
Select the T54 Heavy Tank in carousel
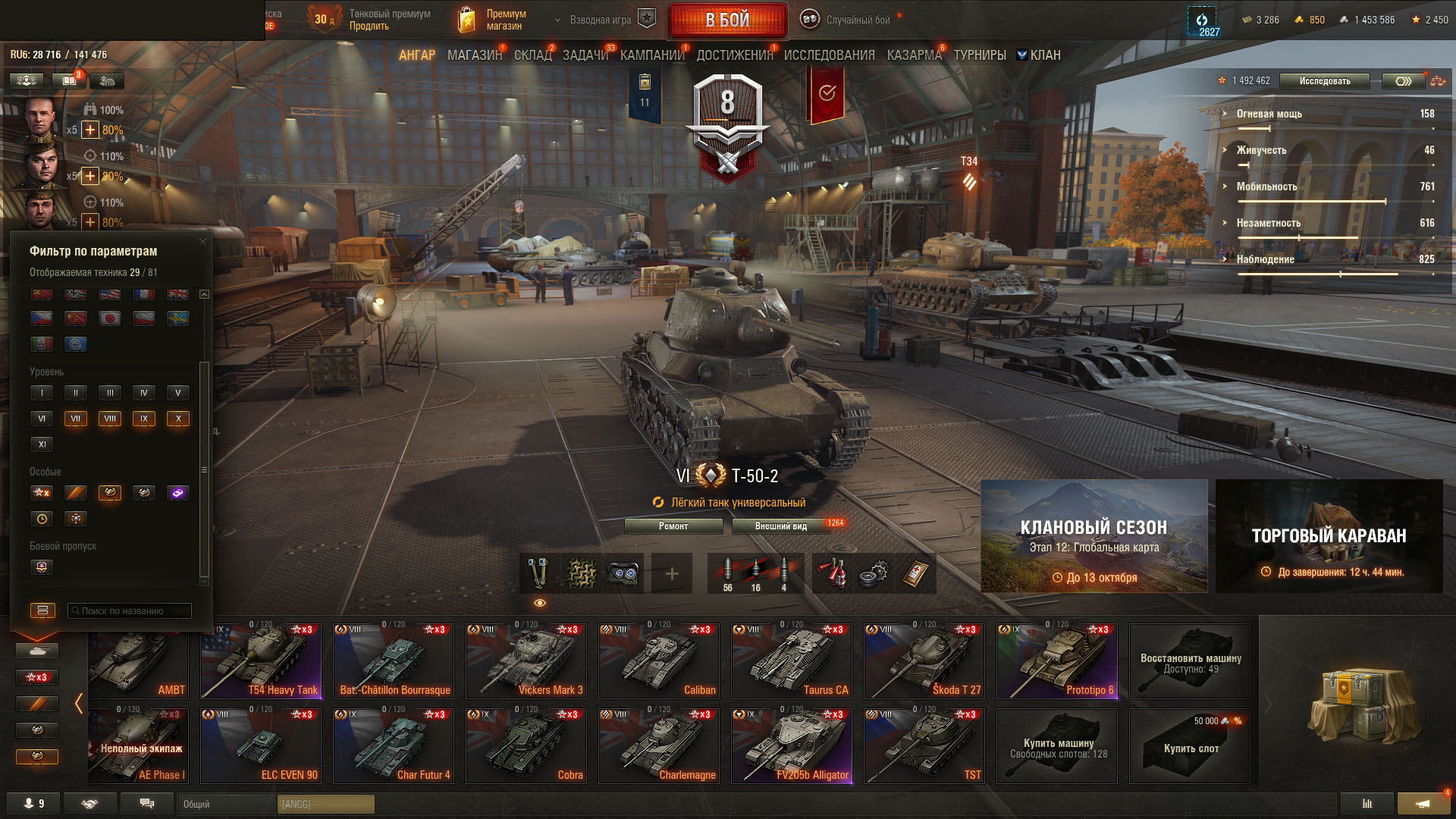tap(260, 661)
